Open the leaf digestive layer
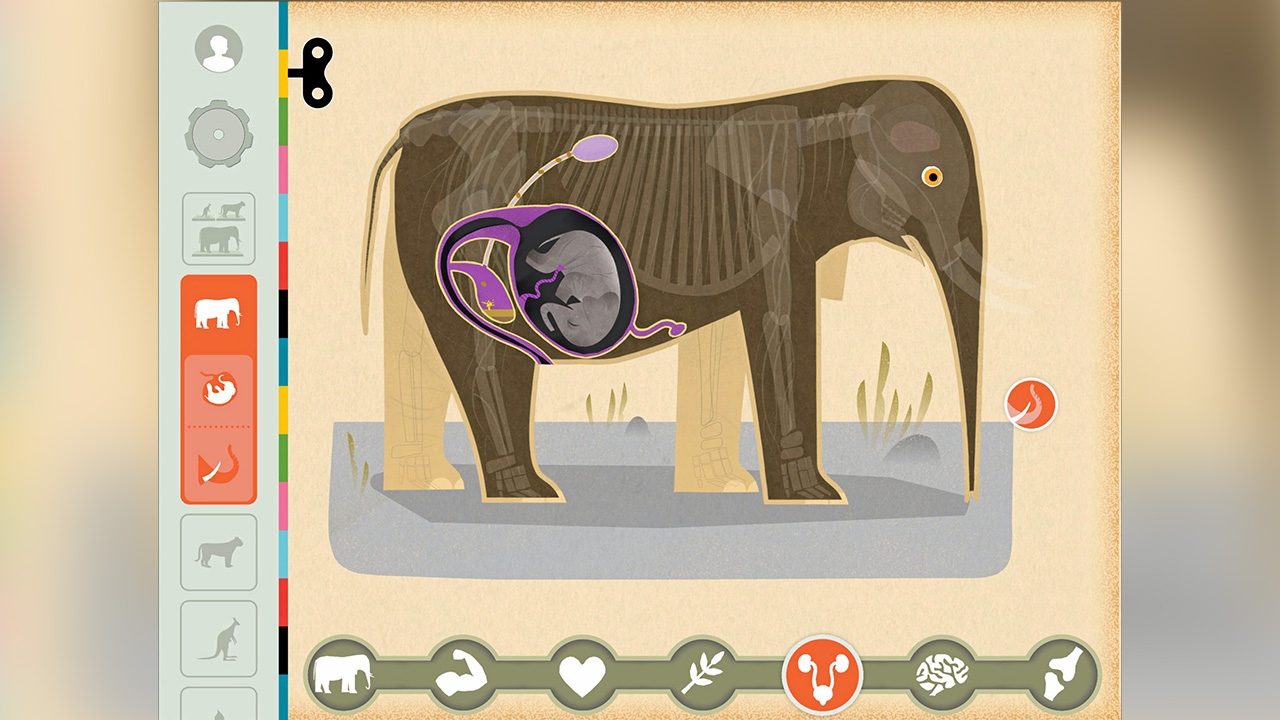 702,674
